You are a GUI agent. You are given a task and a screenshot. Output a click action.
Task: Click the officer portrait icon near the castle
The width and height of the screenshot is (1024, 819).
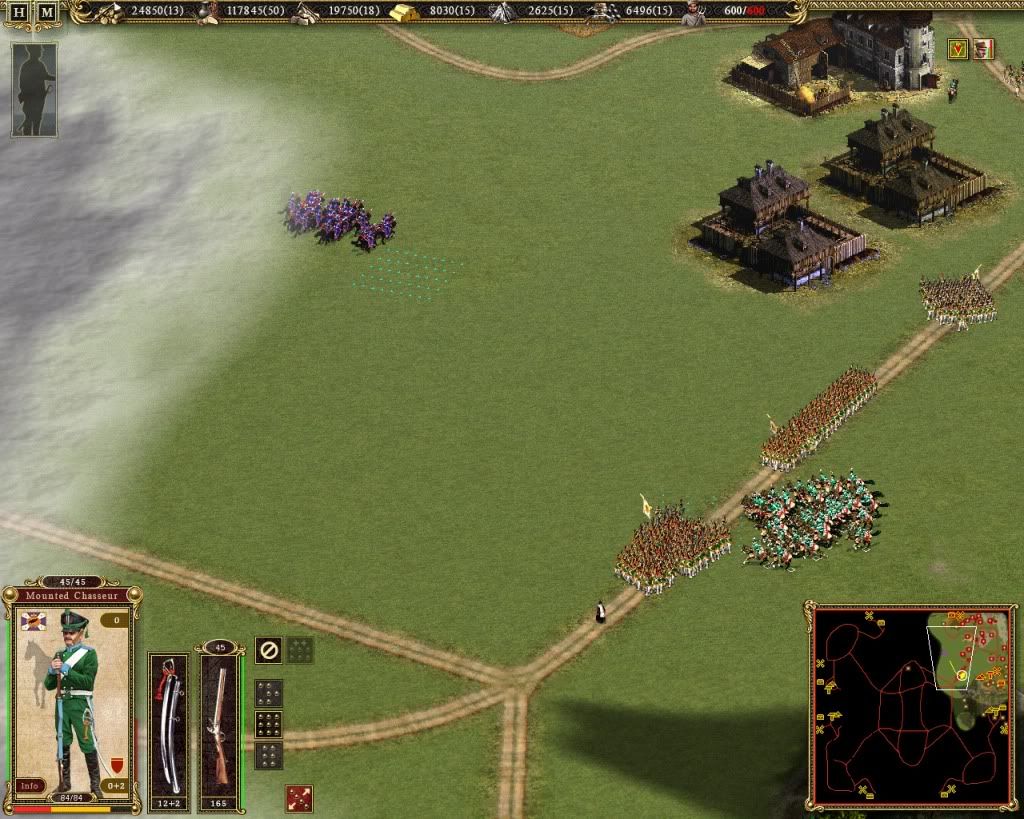(x=983, y=49)
